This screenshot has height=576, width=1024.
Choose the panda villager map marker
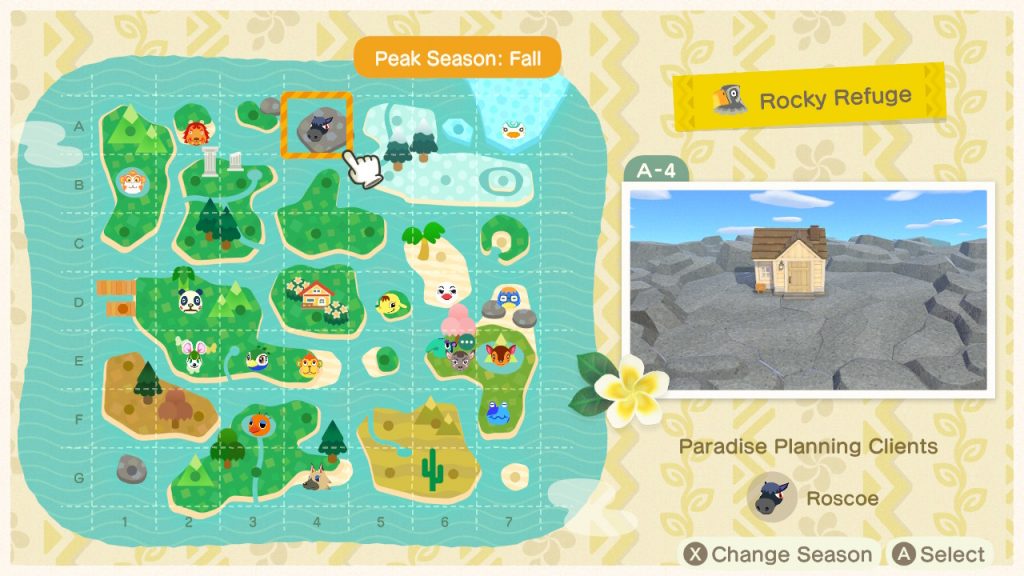tap(191, 300)
